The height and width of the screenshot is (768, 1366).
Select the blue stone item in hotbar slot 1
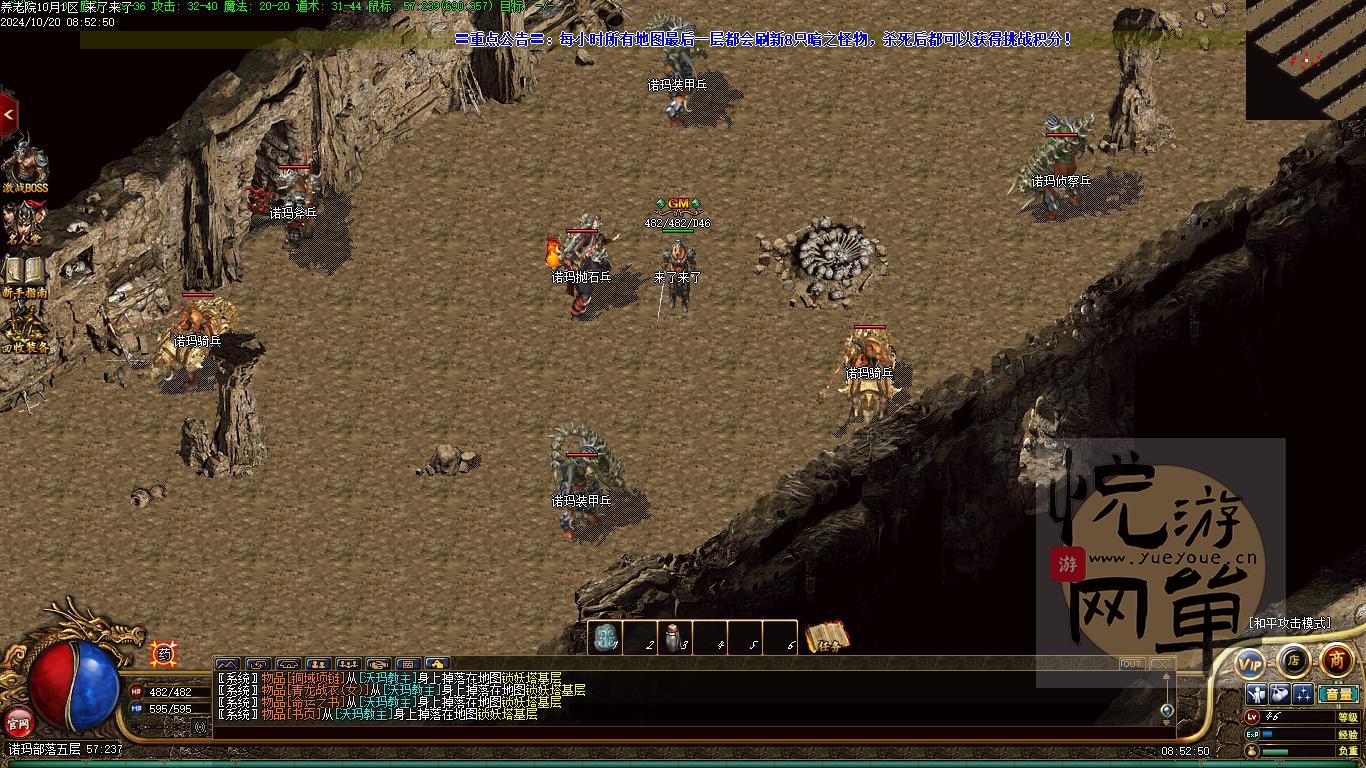pos(605,638)
